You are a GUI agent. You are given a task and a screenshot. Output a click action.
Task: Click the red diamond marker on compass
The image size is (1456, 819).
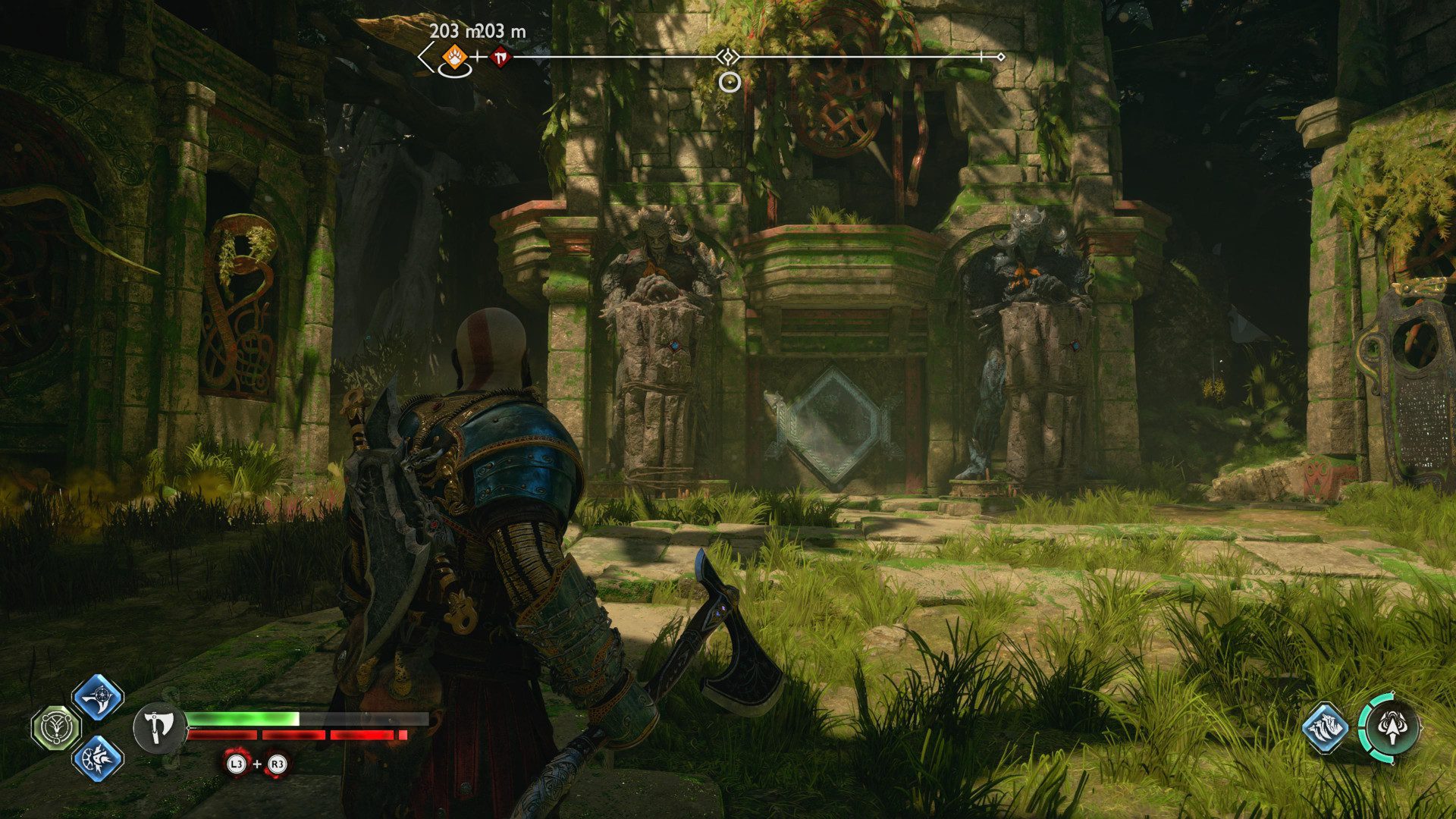pos(500,56)
